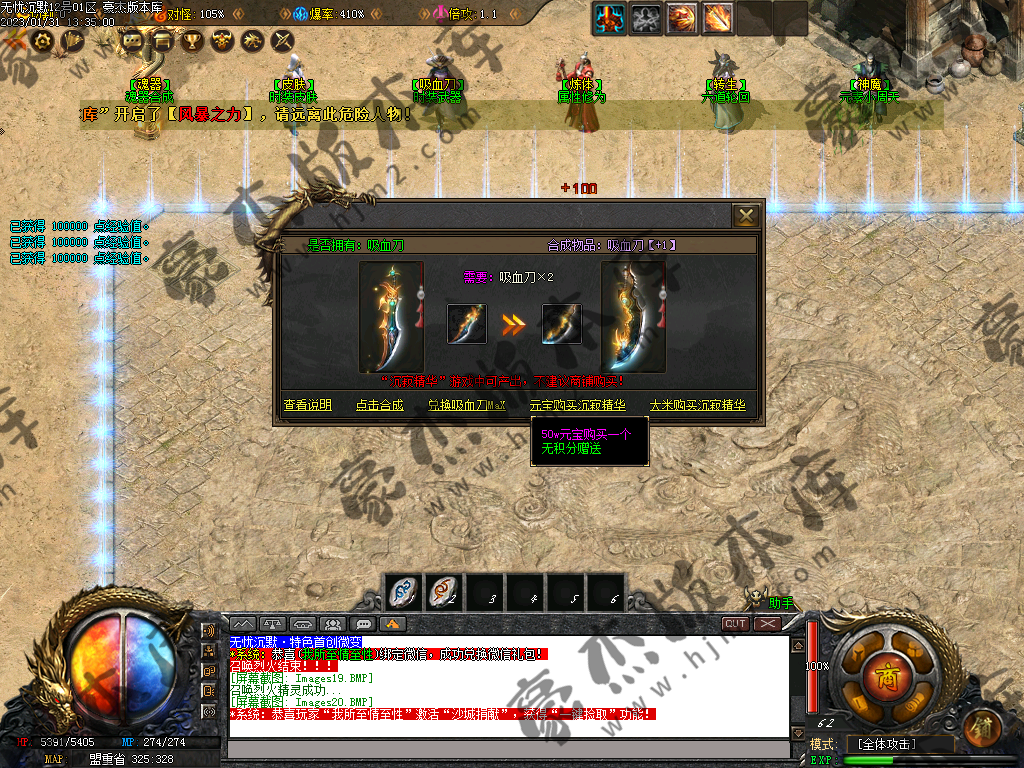This screenshot has width=1024, height=768.
Task: Click the required 吸血刀 material slot
Action: 467,324
